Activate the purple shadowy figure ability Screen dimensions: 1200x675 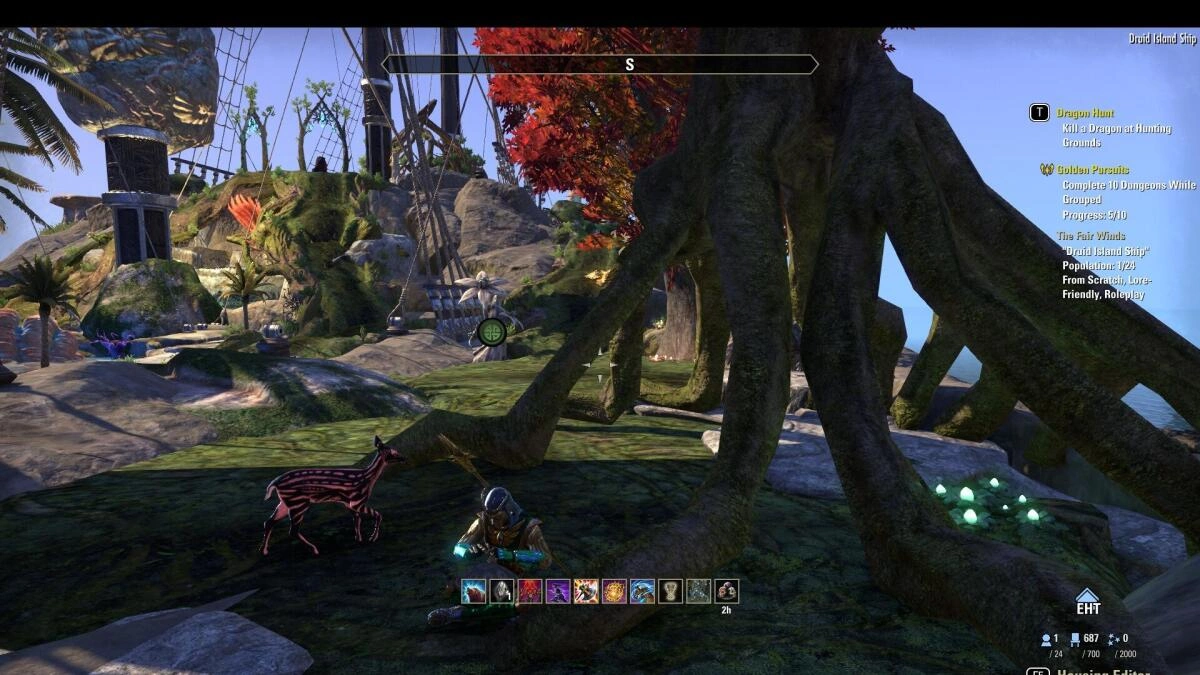pos(557,591)
